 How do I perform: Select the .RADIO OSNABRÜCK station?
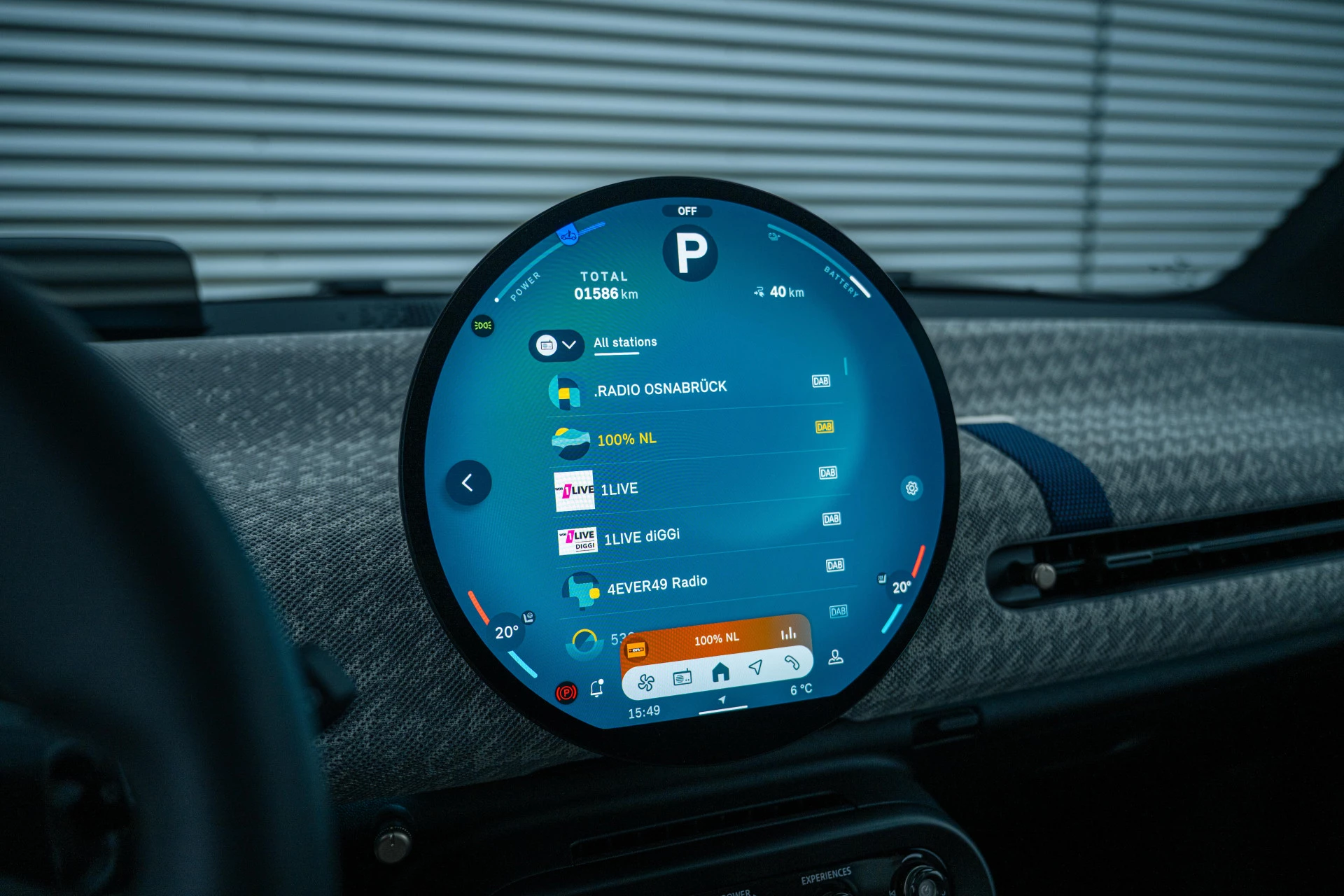[x=661, y=388]
